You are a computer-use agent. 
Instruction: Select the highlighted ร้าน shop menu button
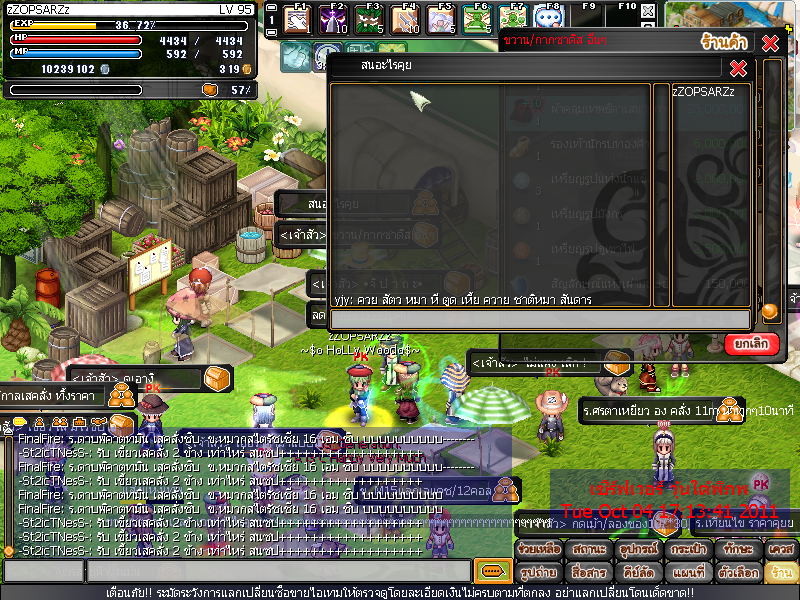coord(780,572)
